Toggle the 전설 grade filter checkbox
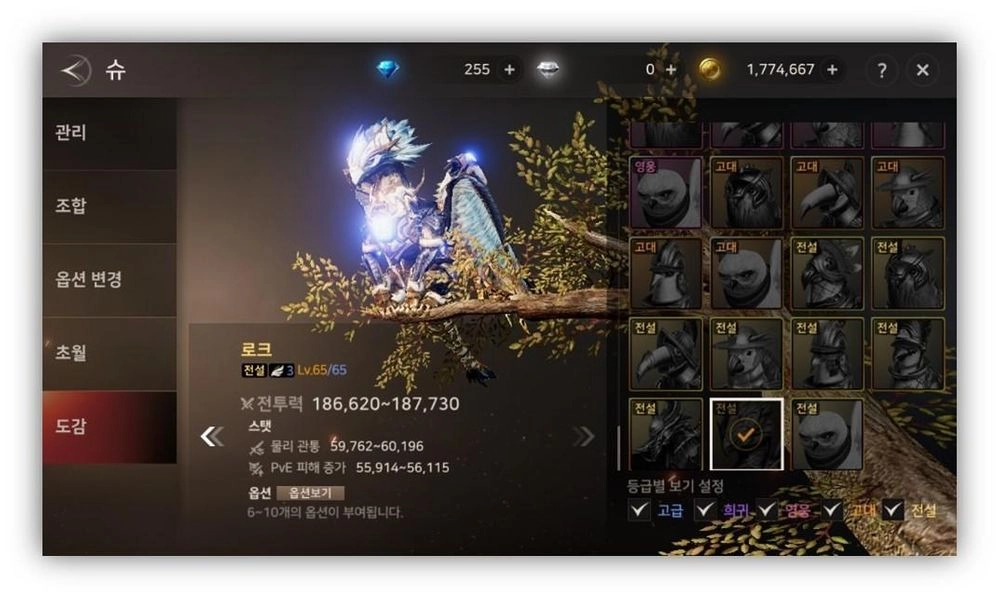 click(x=892, y=511)
